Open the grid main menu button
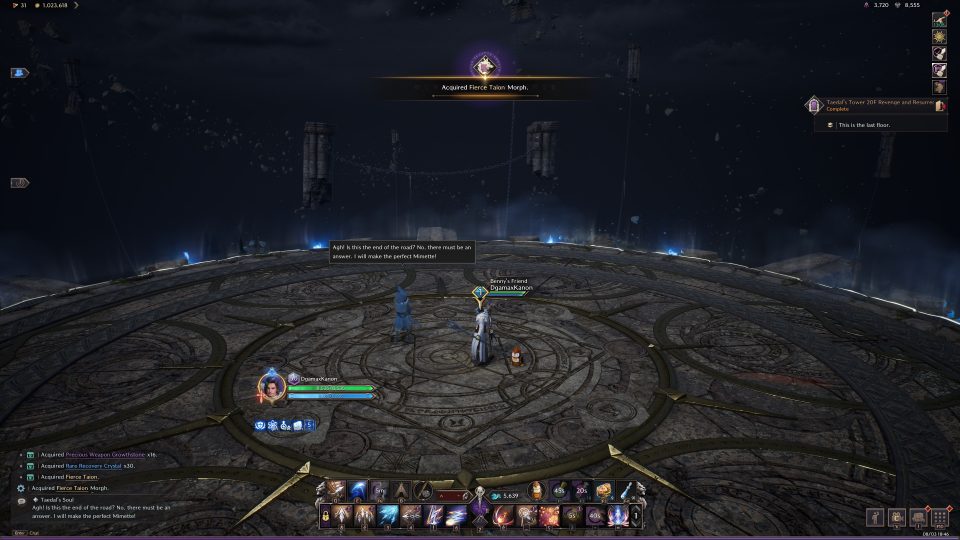This screenshot has width=960, height=540. point(939,517)
